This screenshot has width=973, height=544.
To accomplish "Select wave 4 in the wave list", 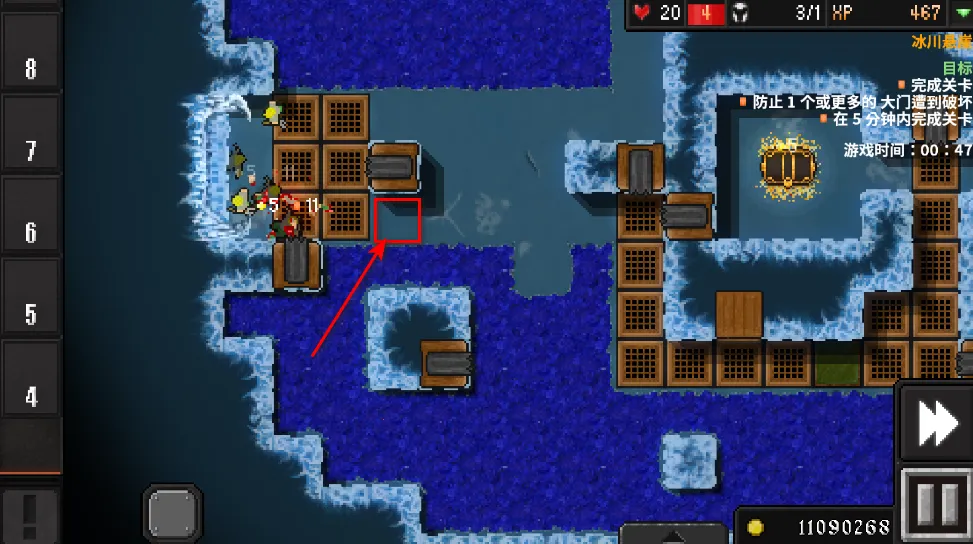I will tap(30, 396).
